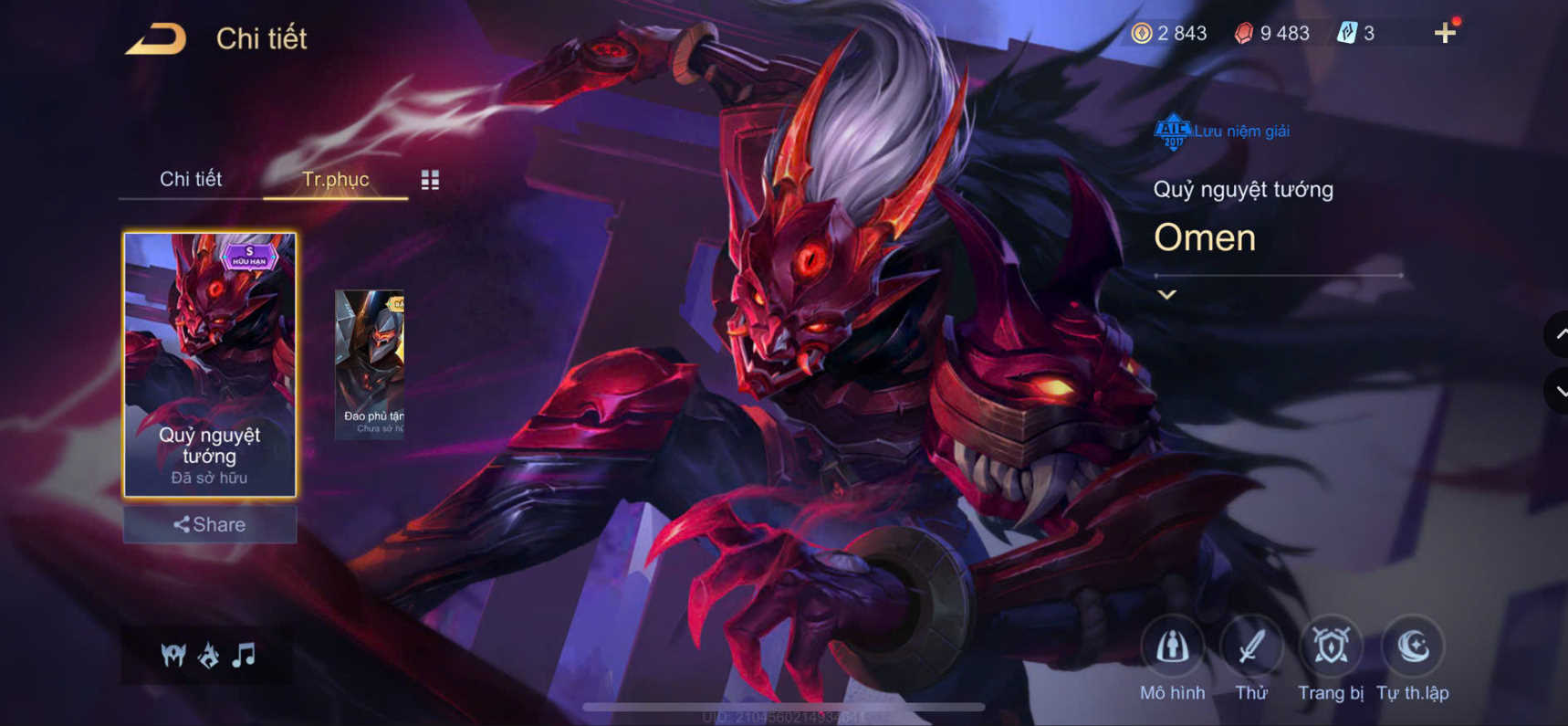This screenshot has height=726, width=1568.
Task: Tap the plus button to add currency
Action: (x=1444, y=33)
